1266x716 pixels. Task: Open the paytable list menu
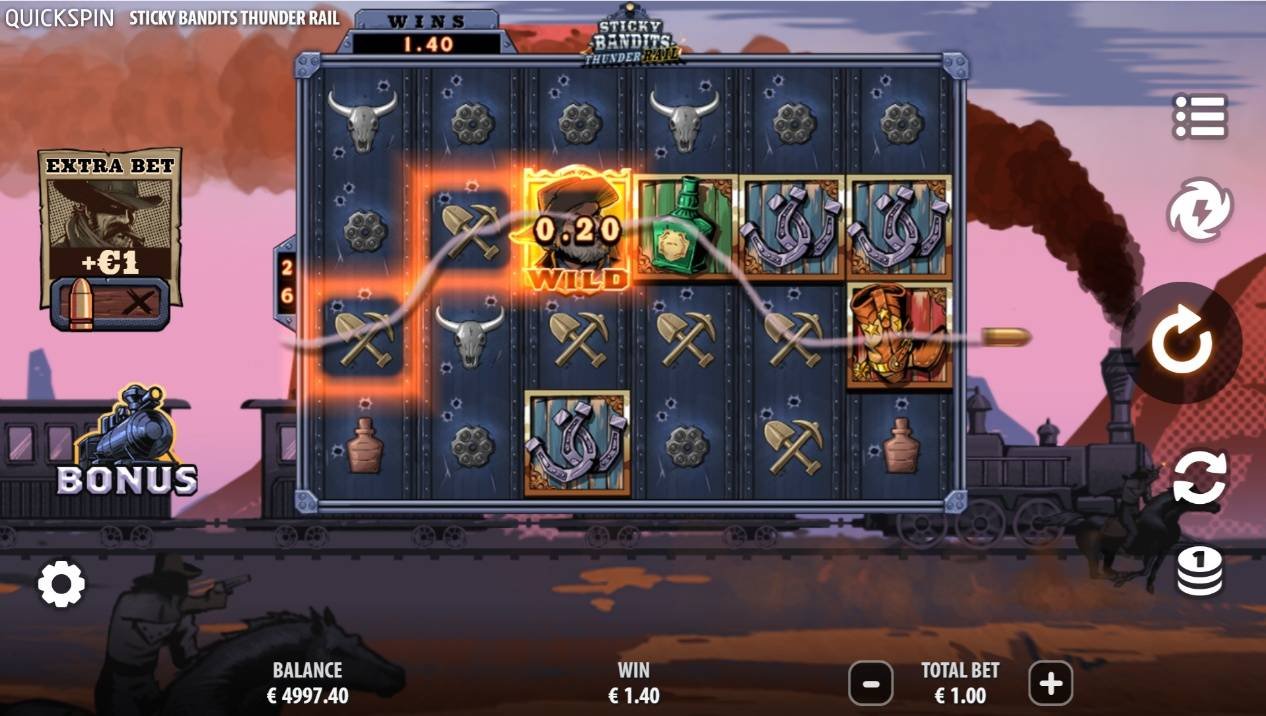pos(1199,117)
